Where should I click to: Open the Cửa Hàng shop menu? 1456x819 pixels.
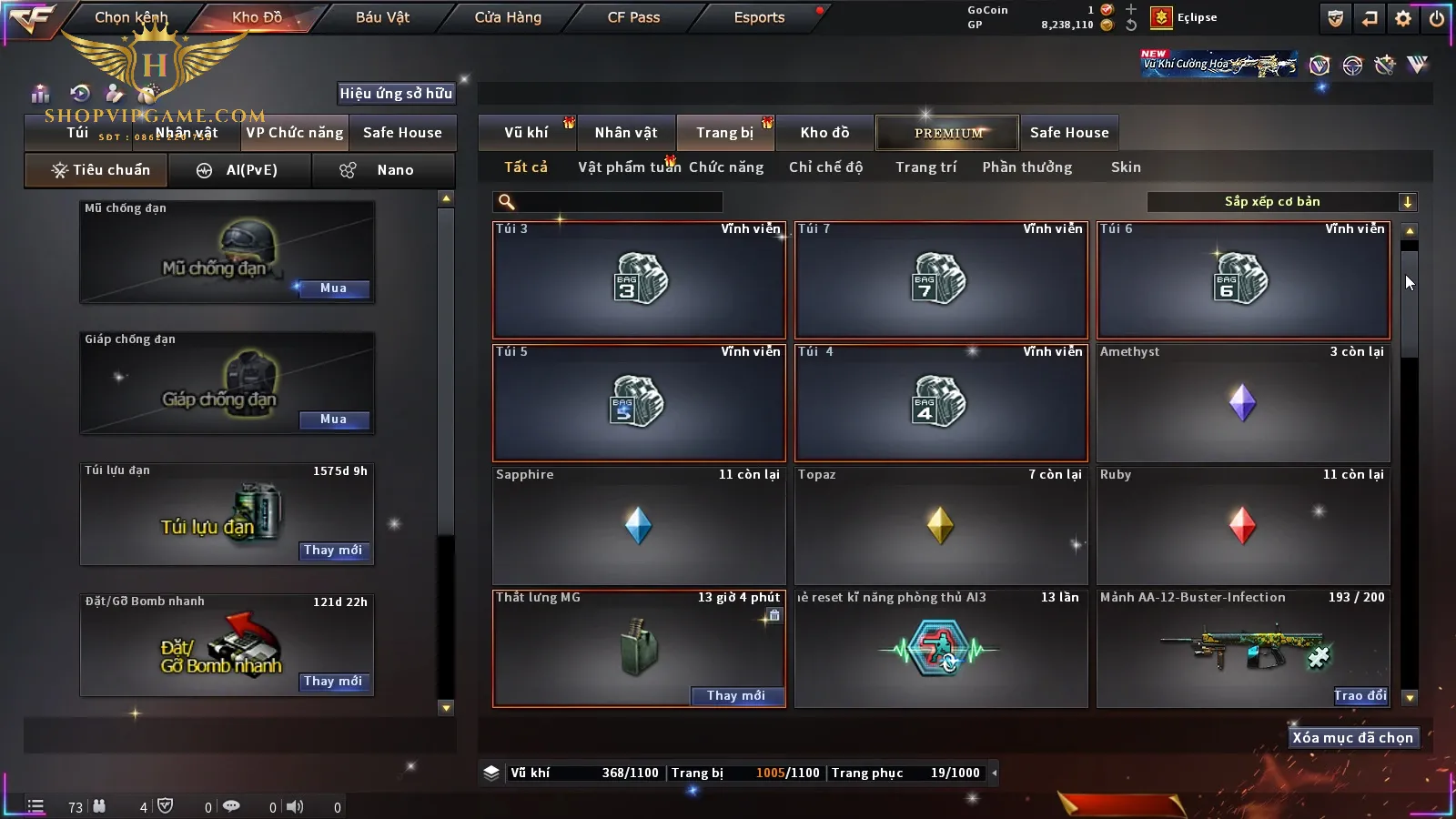(508, 17)
